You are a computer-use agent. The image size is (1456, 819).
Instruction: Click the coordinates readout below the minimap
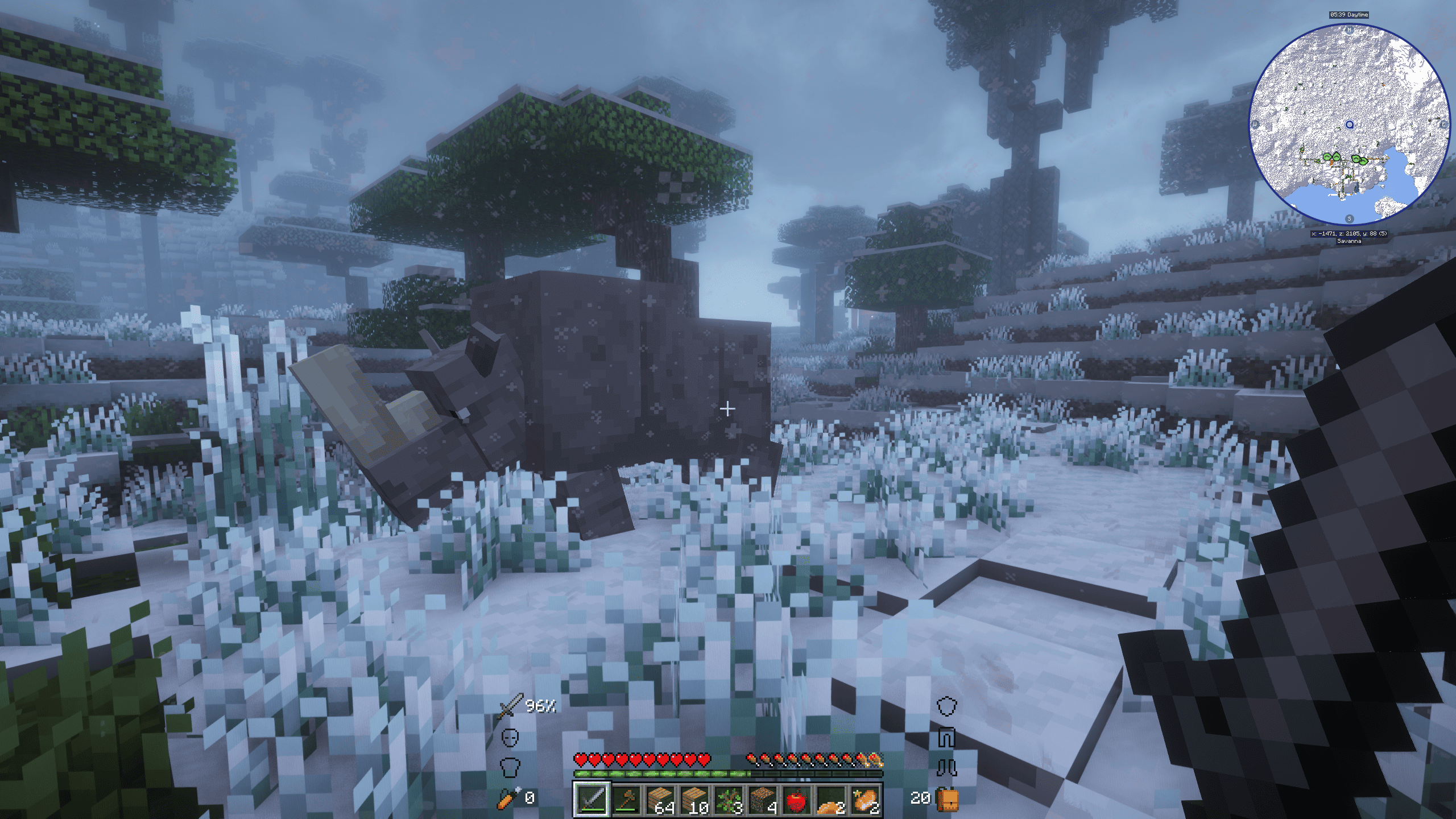[x=1350, y=234]
